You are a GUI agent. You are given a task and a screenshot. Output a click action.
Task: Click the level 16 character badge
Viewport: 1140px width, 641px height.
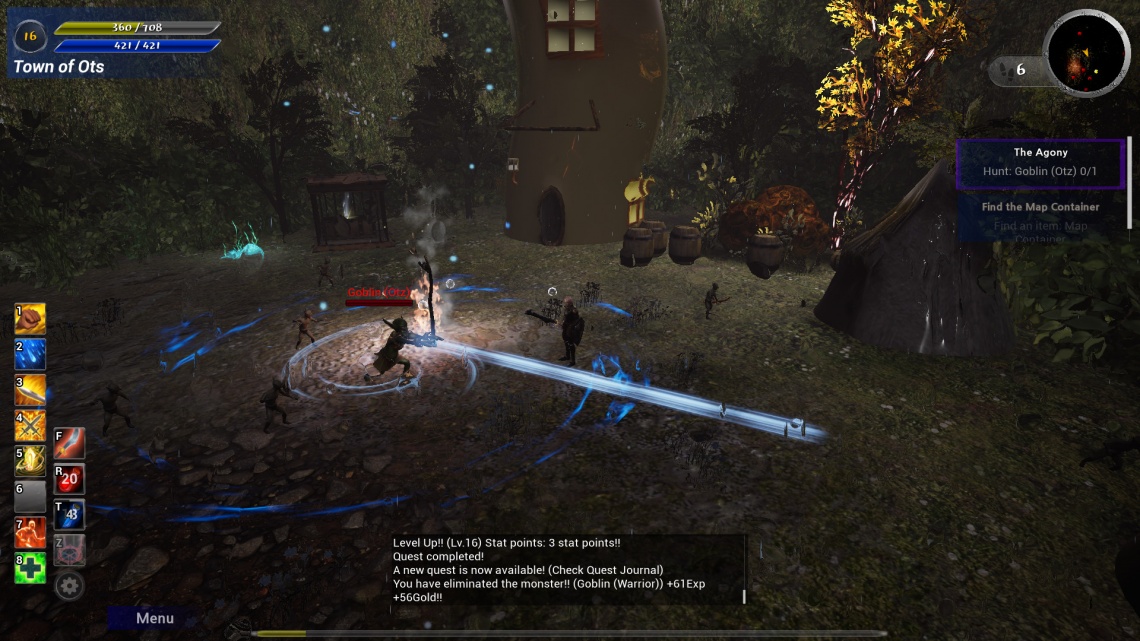point(30,36)
